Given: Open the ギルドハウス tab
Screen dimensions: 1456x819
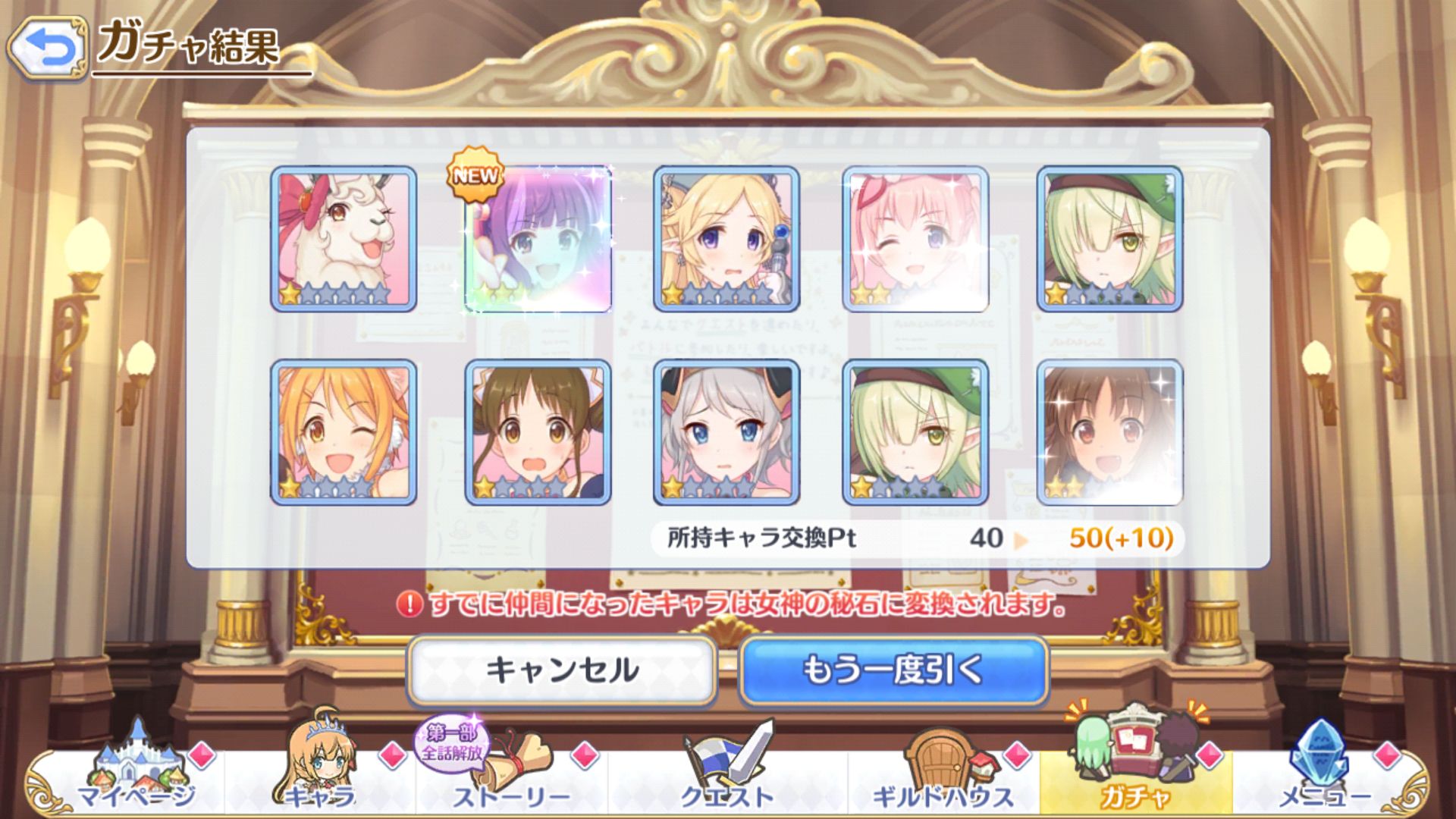Looking at the screenshot, I should (x=943, y=773).
